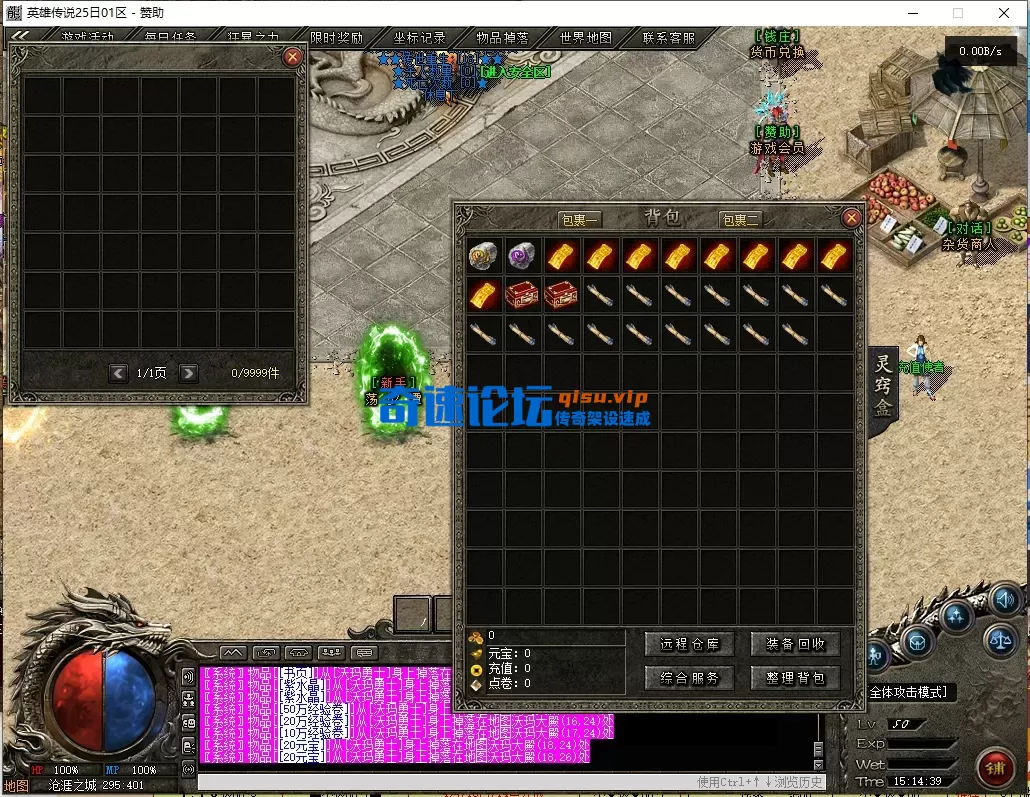Open the 世界地图 world map

pos(585,38)
